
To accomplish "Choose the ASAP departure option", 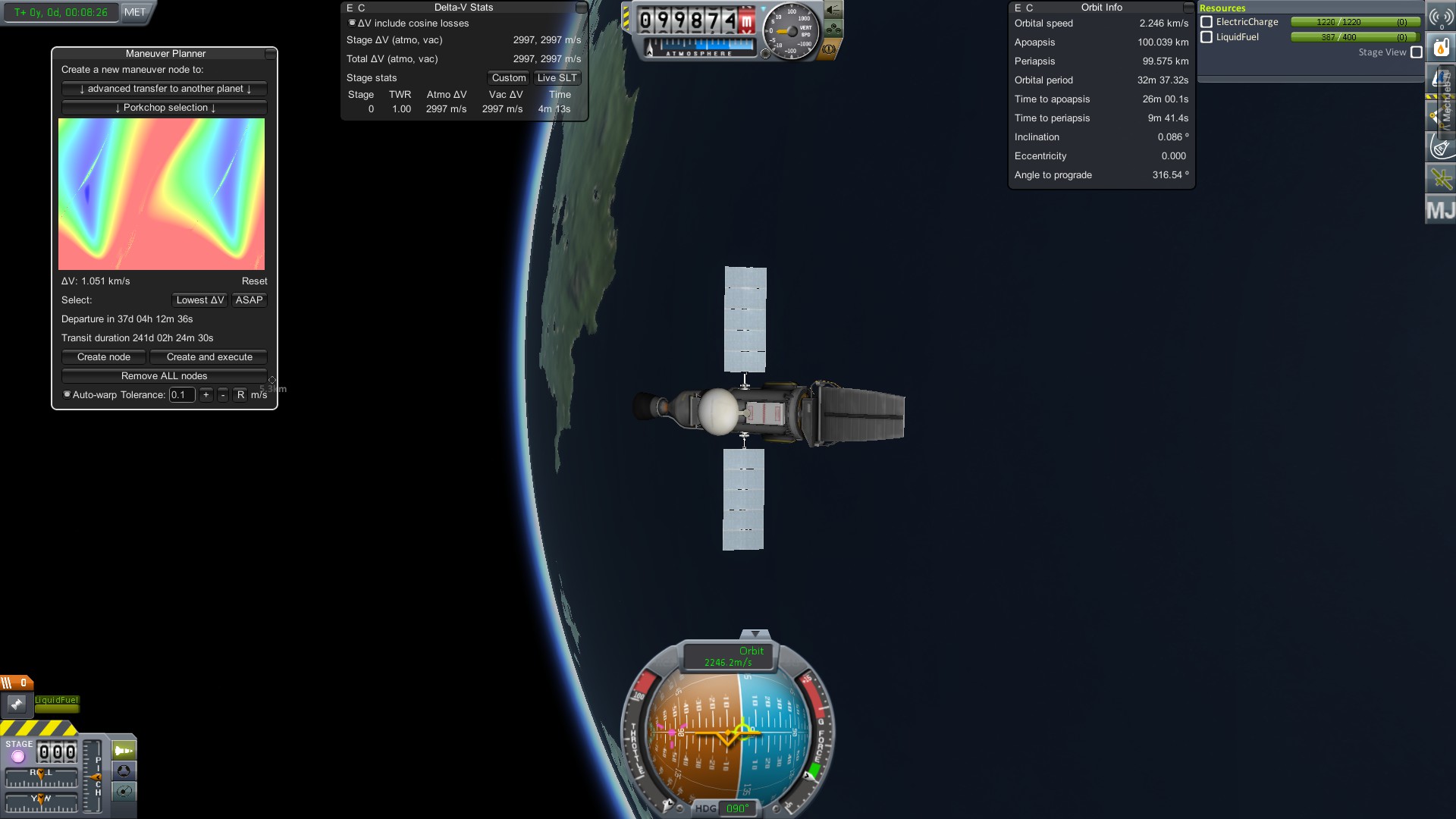I will [249, 300].
